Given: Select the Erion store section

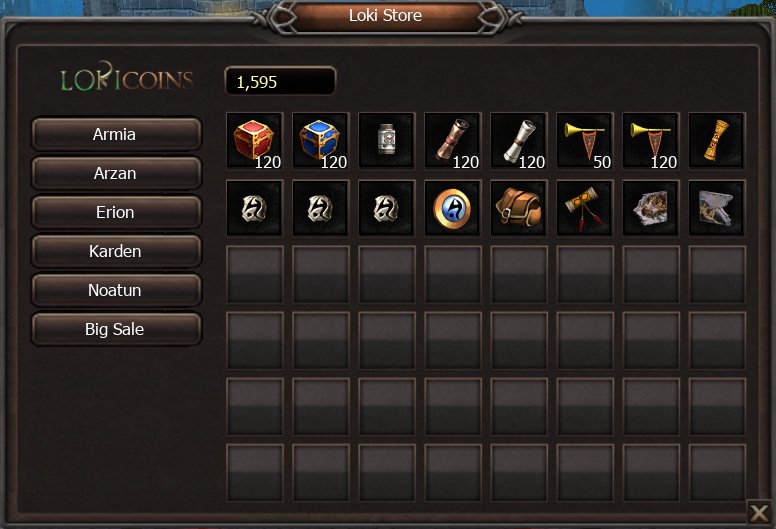Looking at the screenshot, I should click(116, 212).
